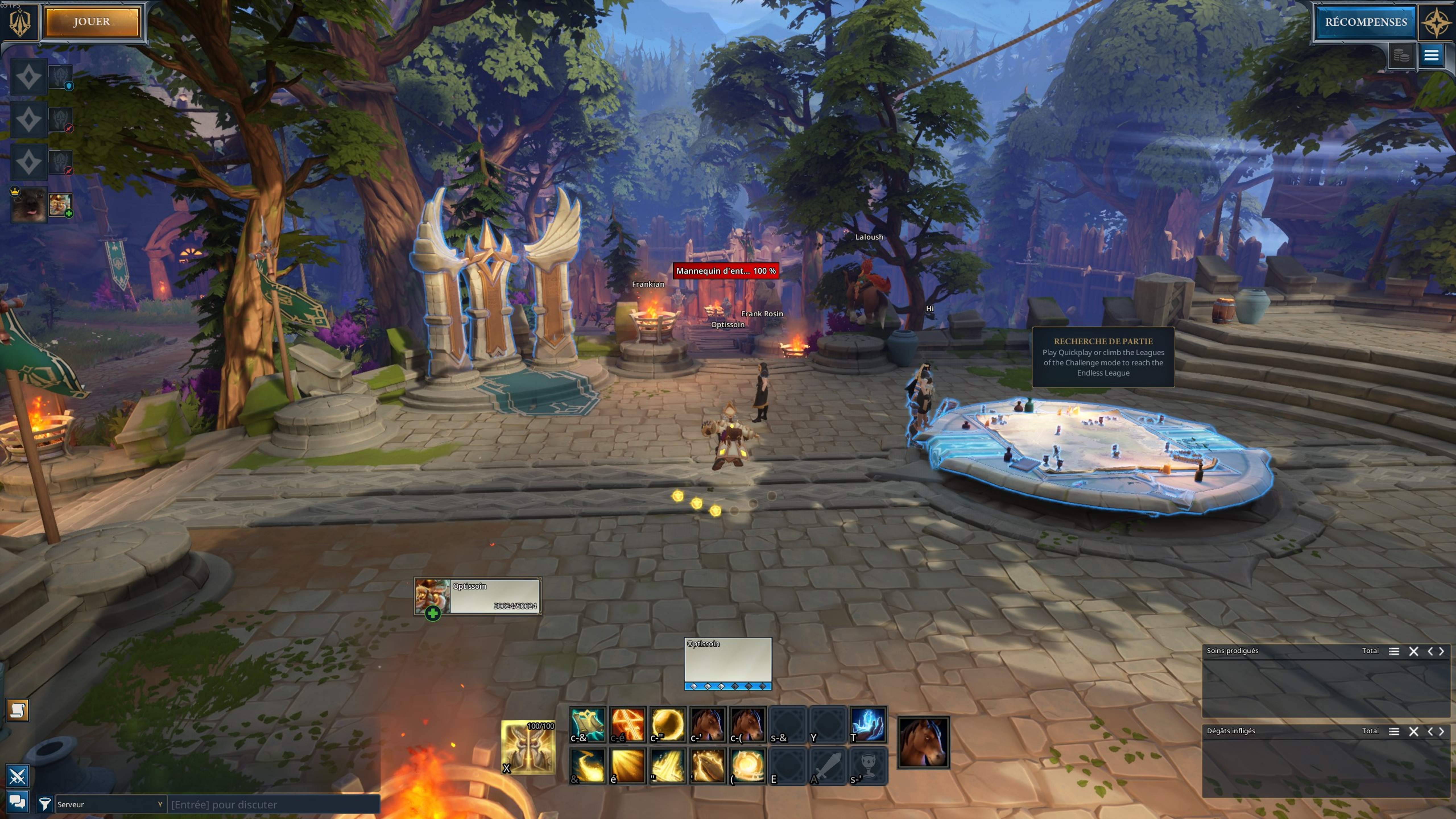
Task: Open the chat bubbles icon near the chat bar
Action: click(17, 802)
